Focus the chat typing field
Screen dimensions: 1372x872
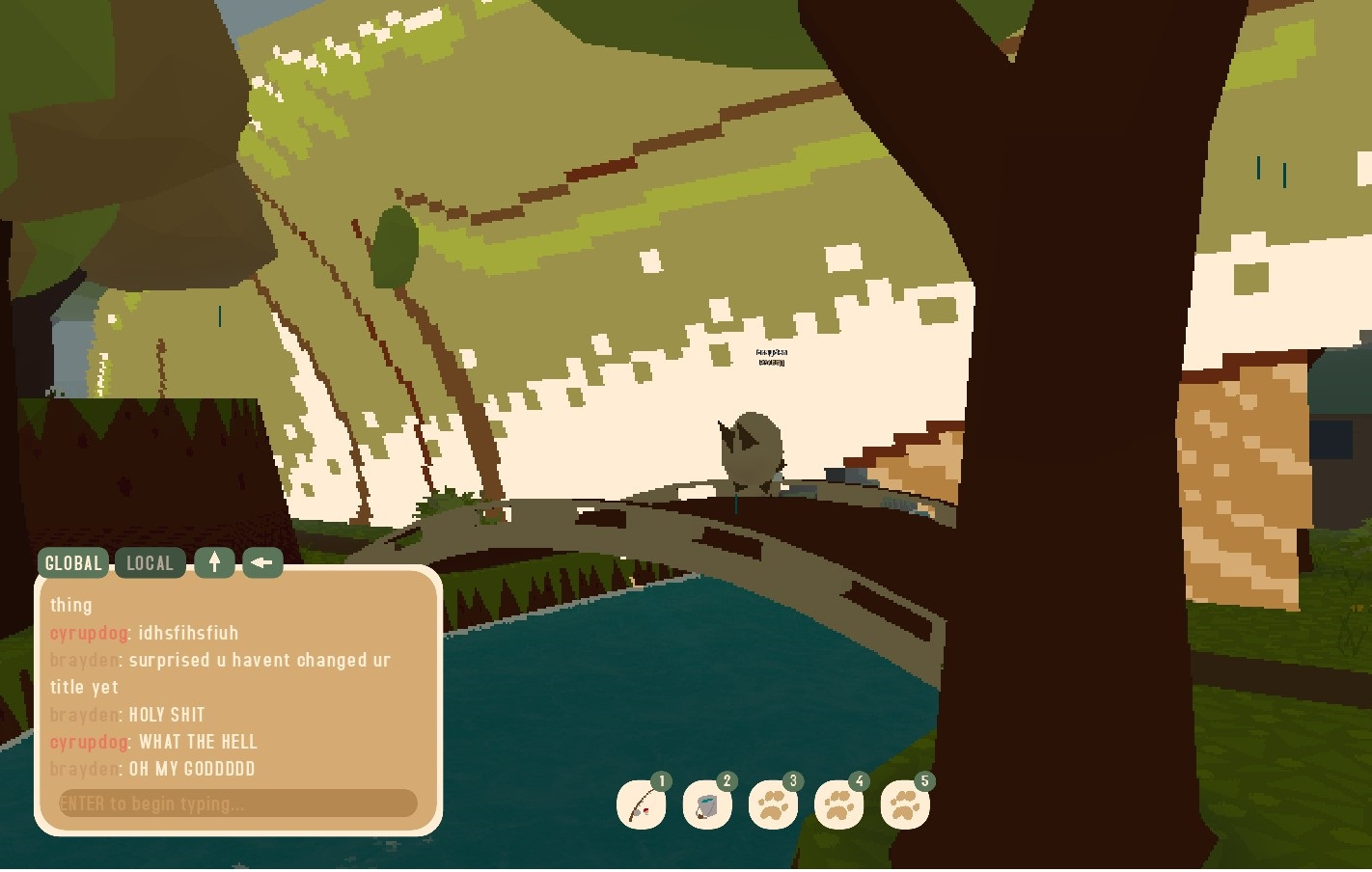tap(237, 804)
